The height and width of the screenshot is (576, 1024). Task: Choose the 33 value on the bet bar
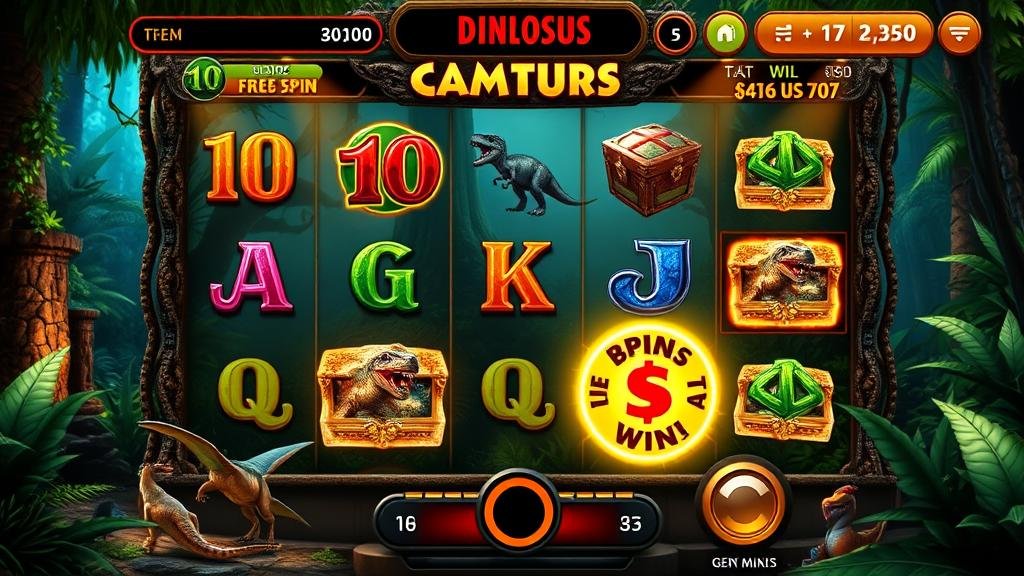click(x=630, y=522)
